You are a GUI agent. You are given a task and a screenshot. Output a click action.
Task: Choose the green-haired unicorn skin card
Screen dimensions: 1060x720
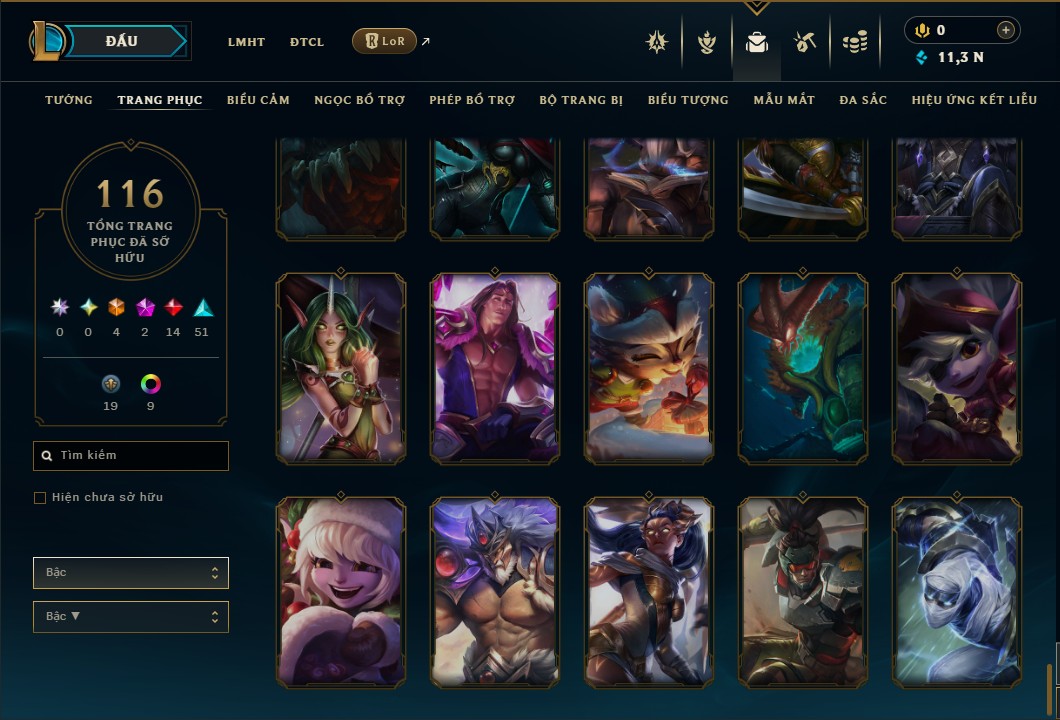[341, 367]
